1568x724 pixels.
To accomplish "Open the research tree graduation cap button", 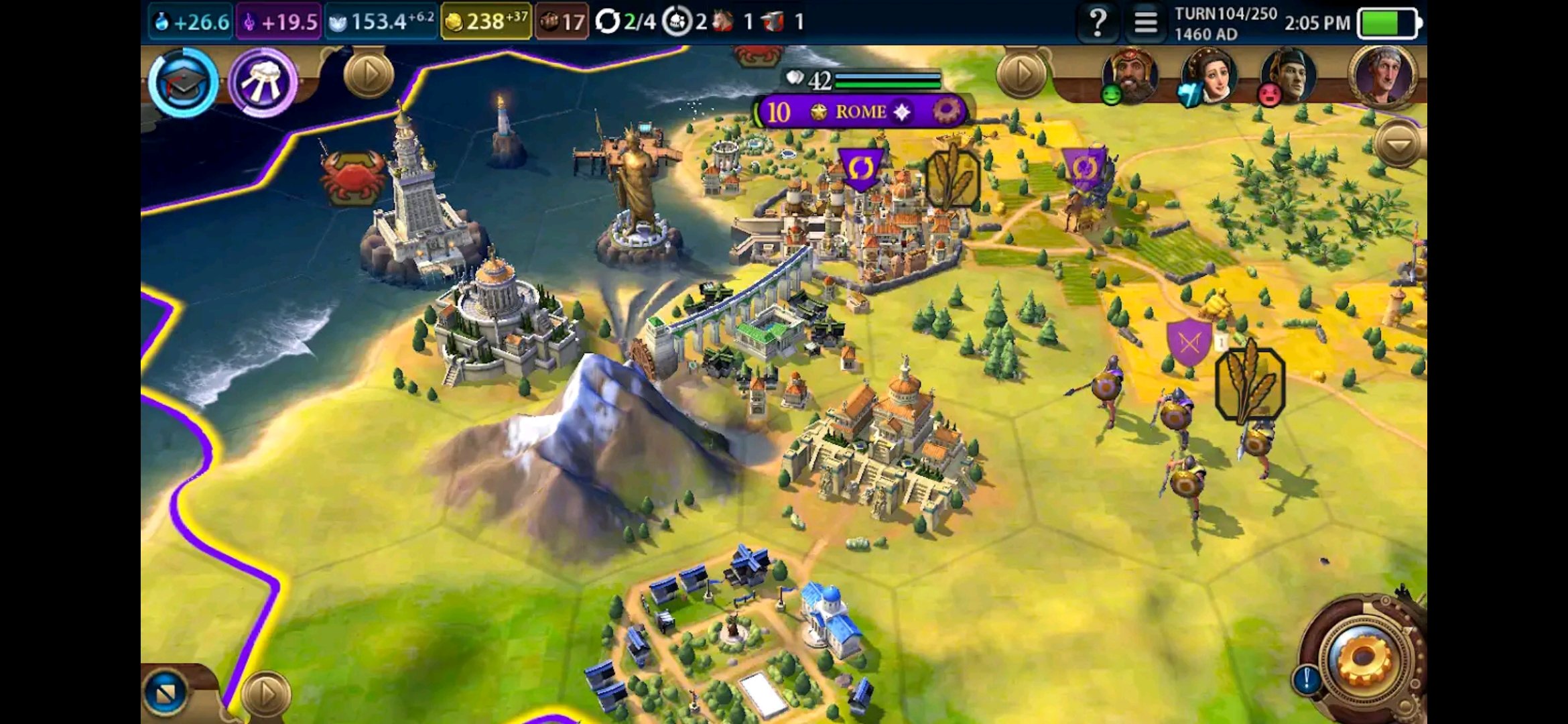I will click(x=182, y=82).
